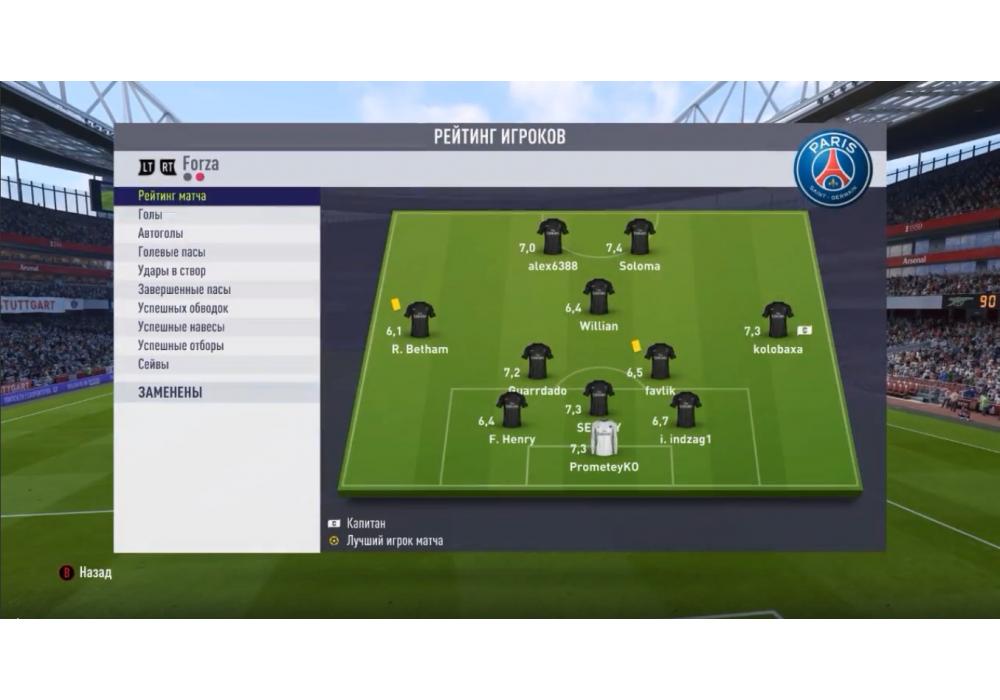Image resolution: width=1000 pixels, height=700 pixels.
Task: Choose the Сейвы stat entry
Action: pyautogui.click(x=153, y=365)
